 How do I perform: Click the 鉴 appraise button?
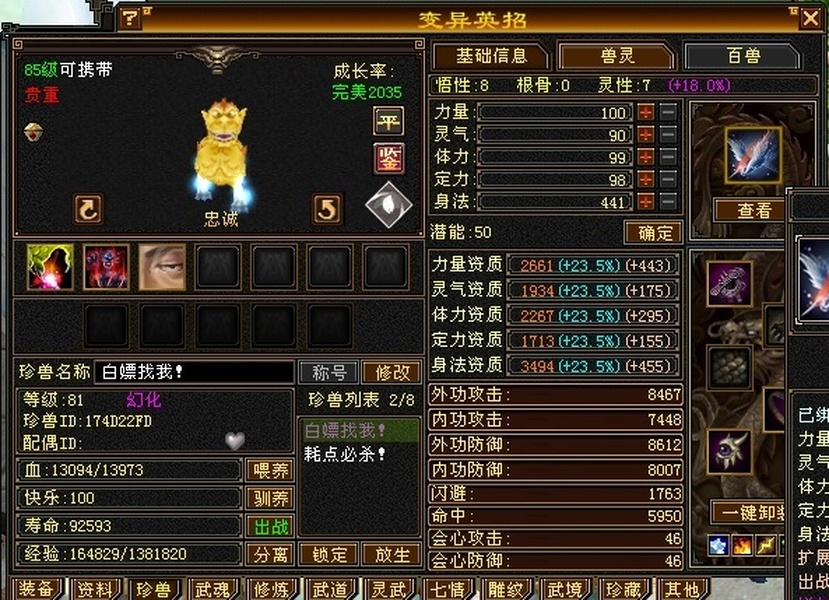(388, 158)
